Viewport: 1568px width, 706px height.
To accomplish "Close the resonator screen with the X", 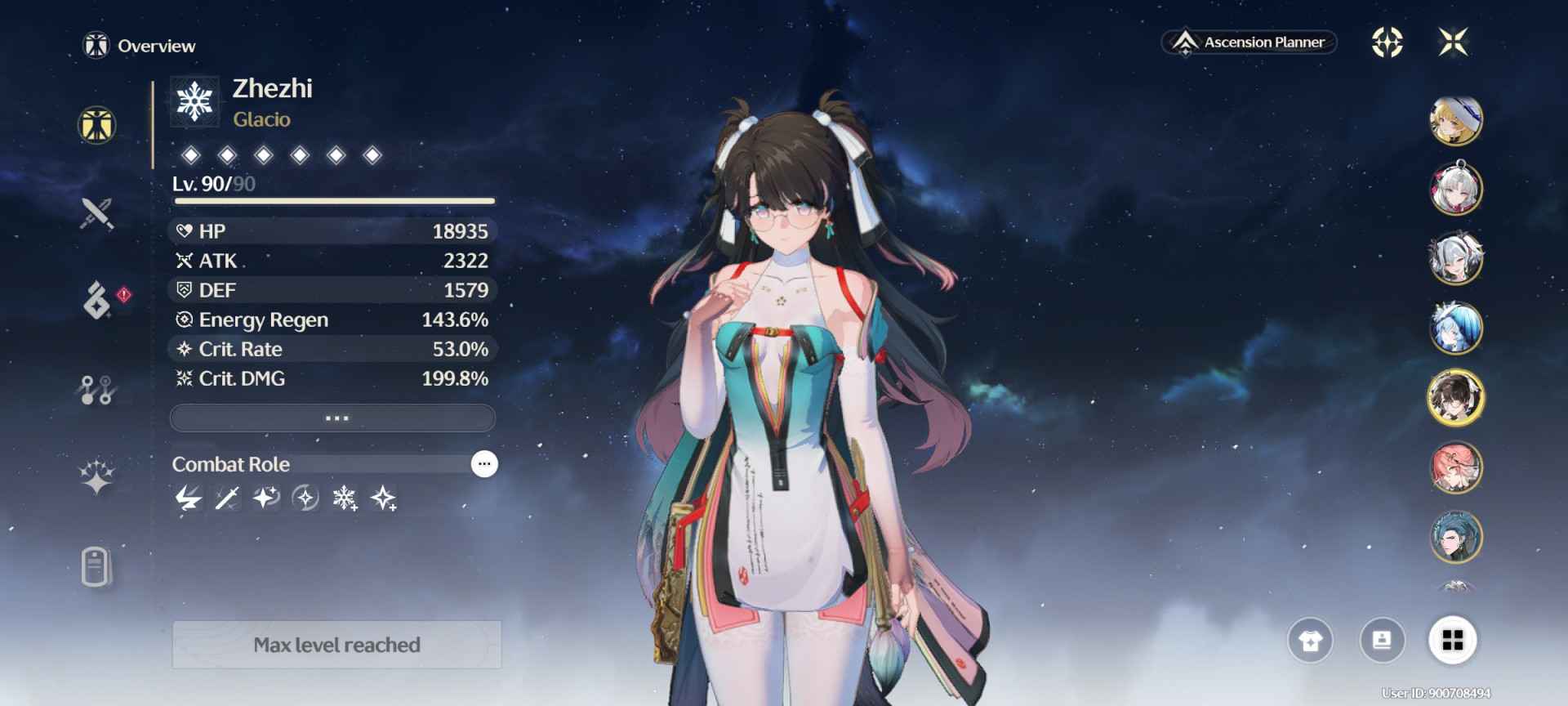I will click(x=1453, y=42).
